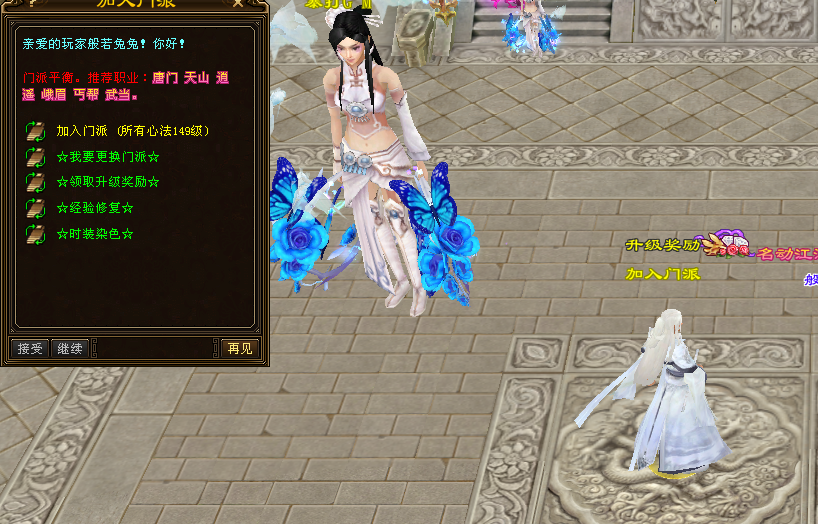The width and height of the screenshot is (818, 524).
Task: Select the ☆我要更换门派☆ option
Action: tap(108, 157)
